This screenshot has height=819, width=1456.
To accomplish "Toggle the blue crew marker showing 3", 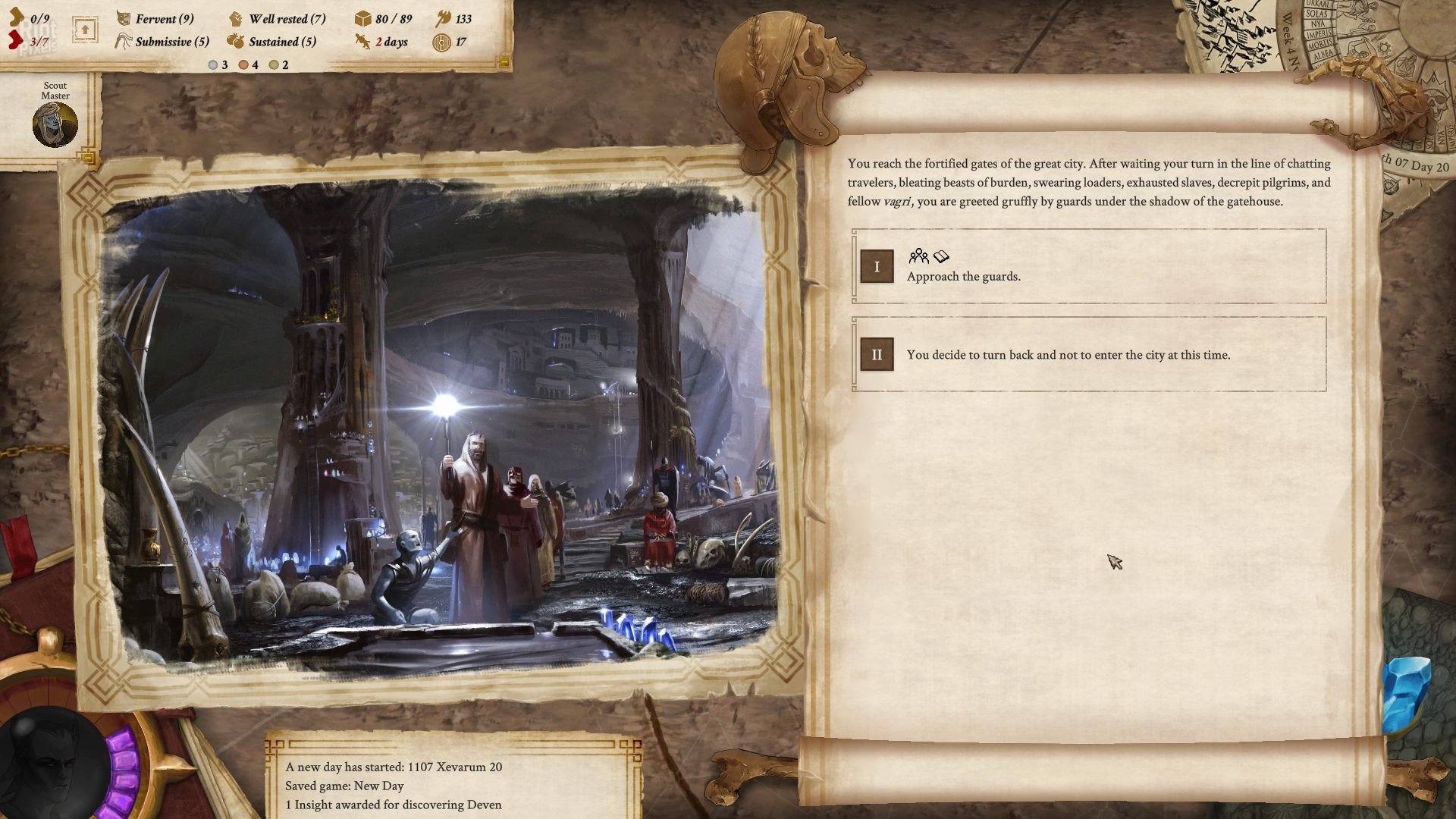I will click(212, 64).
